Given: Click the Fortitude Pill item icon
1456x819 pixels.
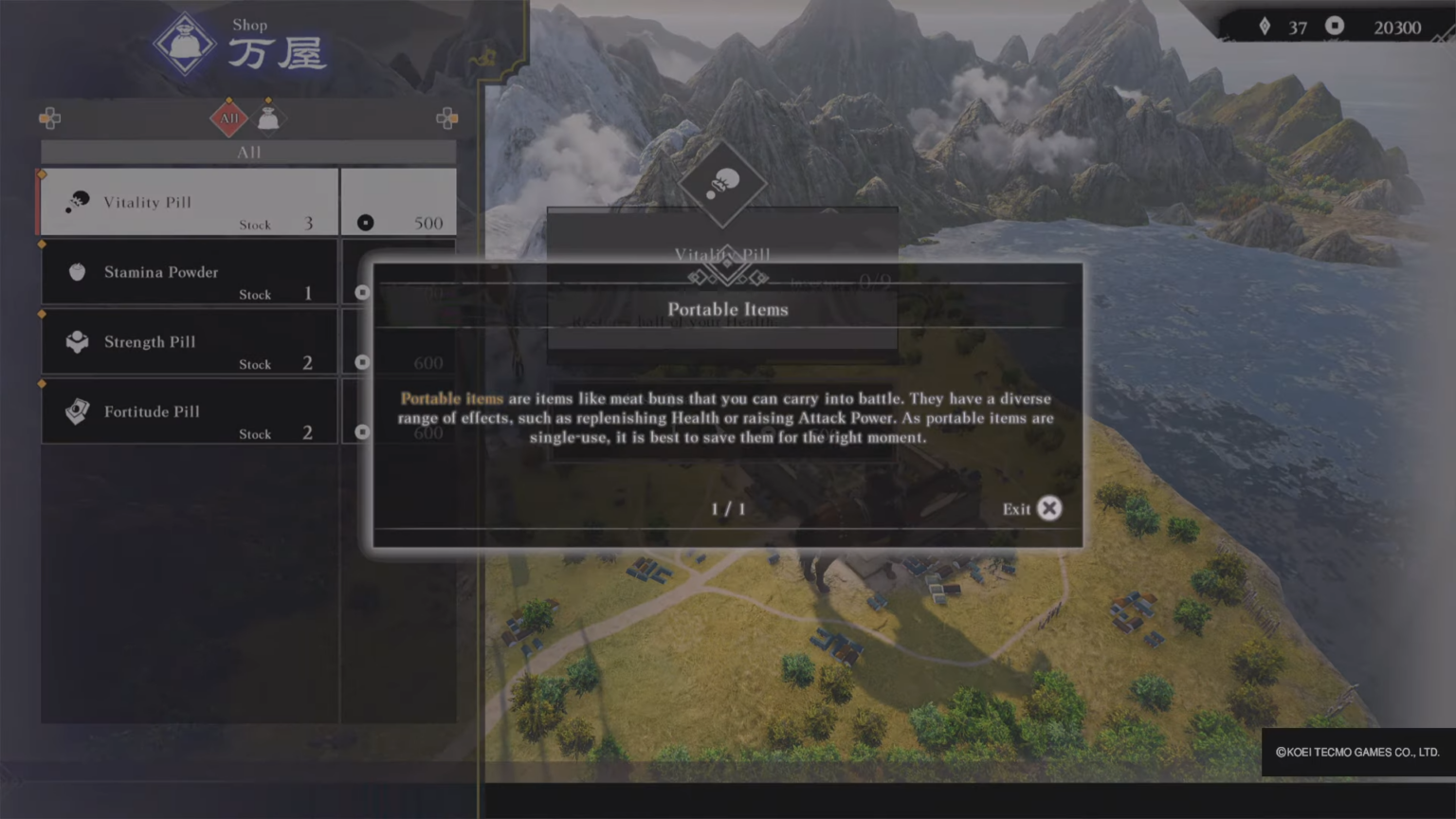Looking at the screenshot, I should tap(77, 410).
